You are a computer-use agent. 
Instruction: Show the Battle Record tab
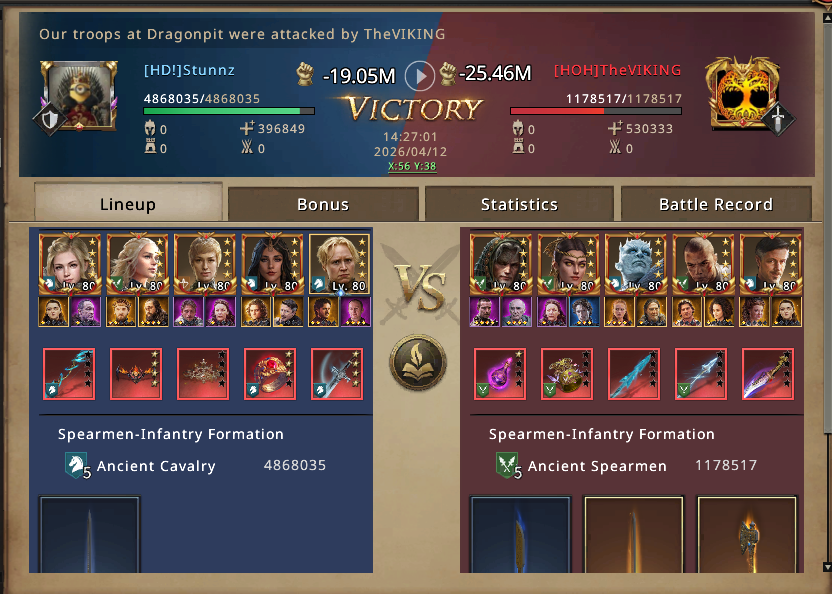click(x=715, y=204)
